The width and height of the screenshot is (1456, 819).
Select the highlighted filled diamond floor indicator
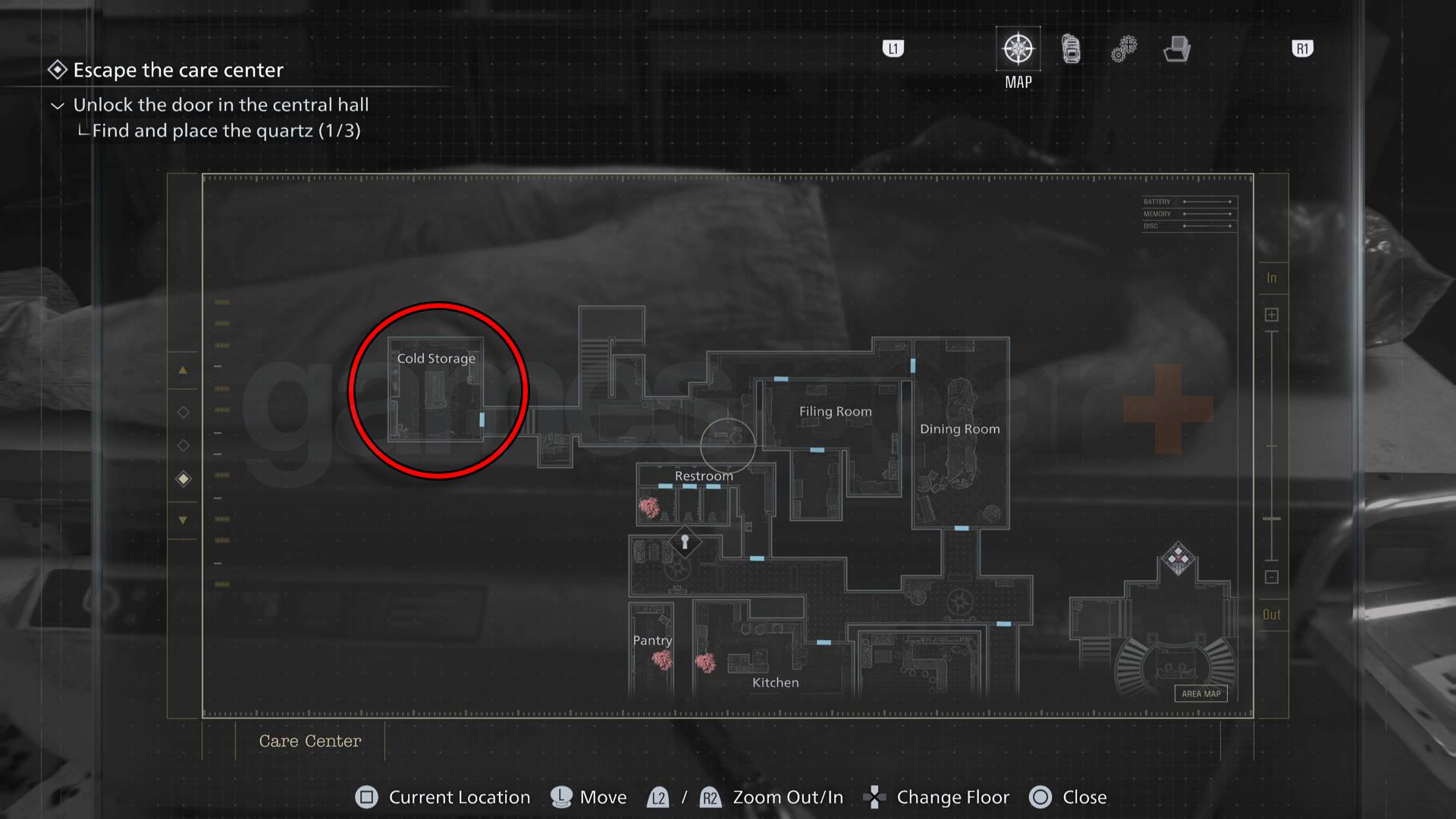[x=183, y=479]
